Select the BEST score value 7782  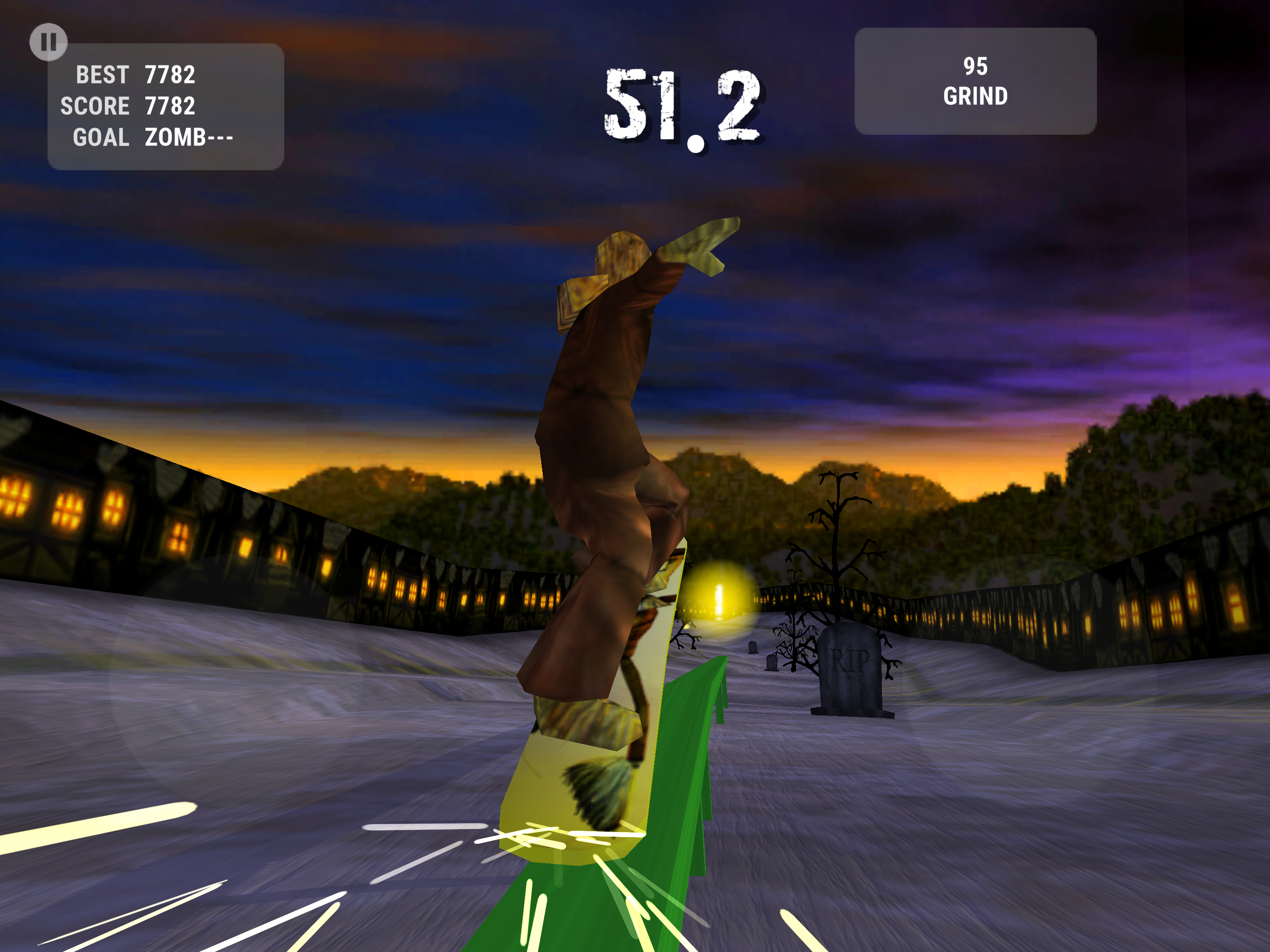tap(169, 75)
